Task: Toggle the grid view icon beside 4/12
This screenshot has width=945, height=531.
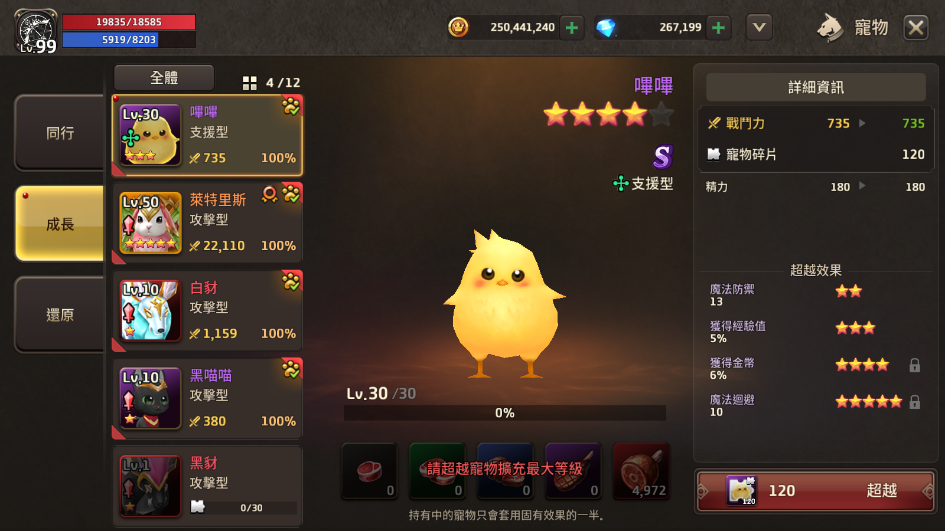Action: (250, 83)
